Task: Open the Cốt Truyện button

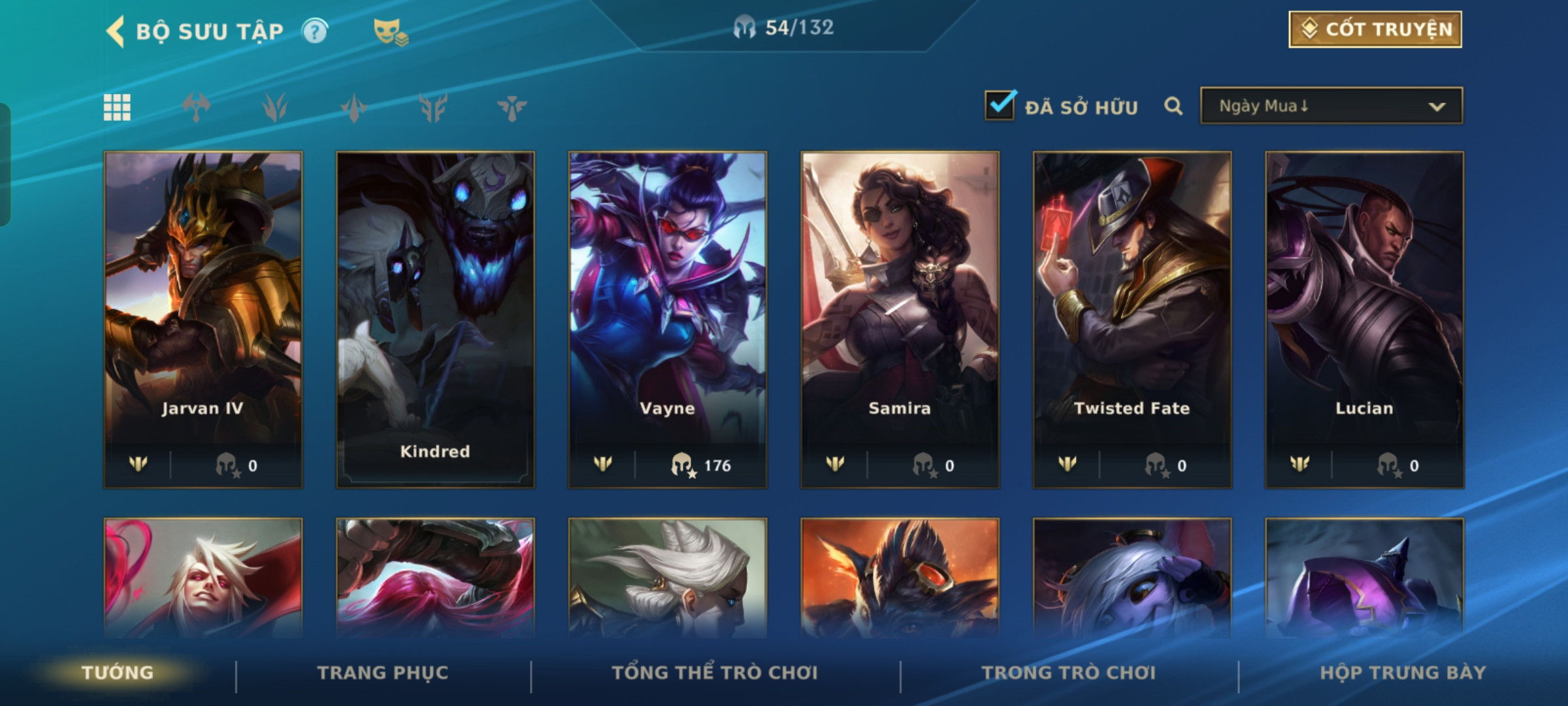Action: tap(1375, 29)
